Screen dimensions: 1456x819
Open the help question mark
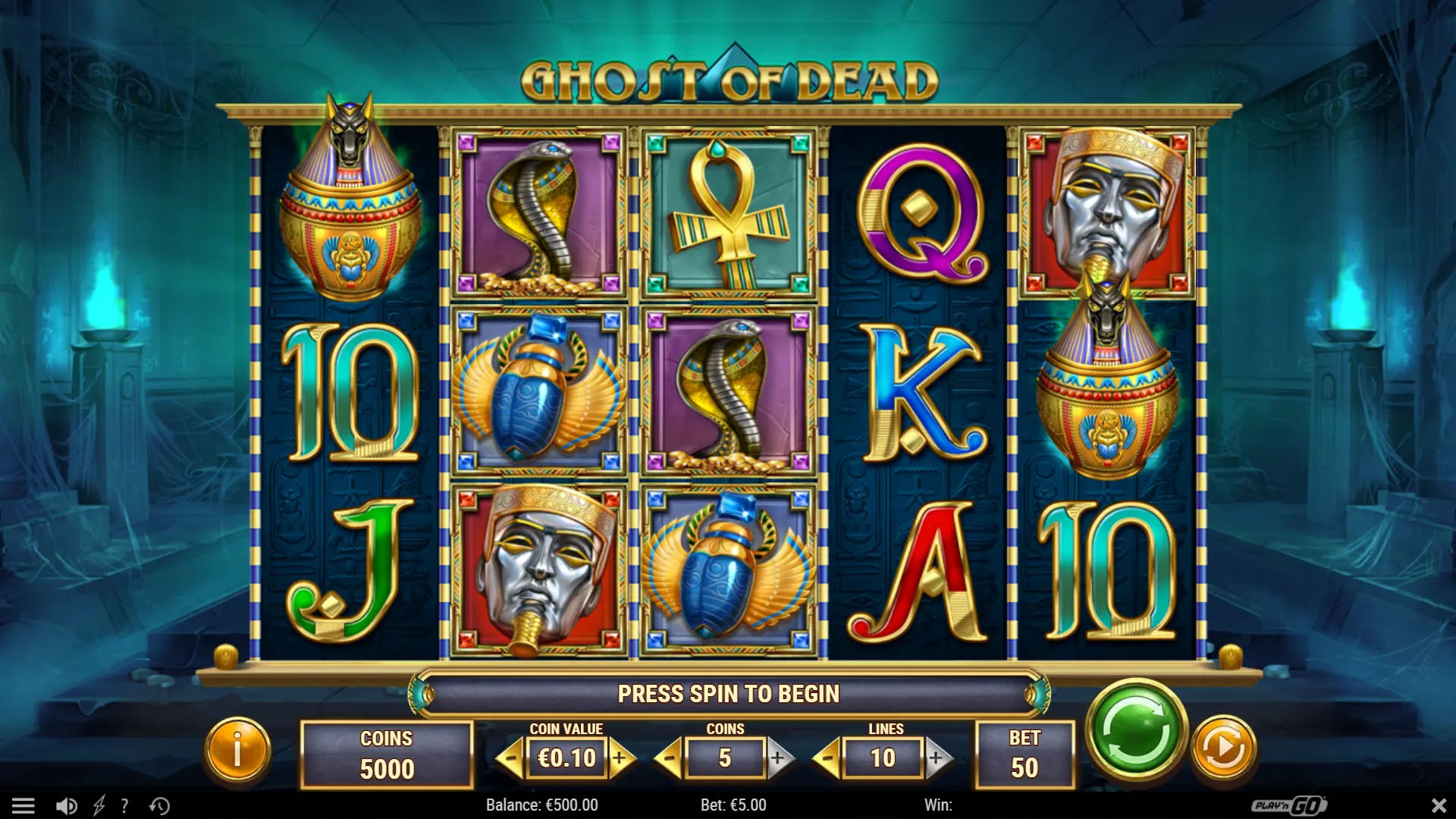[124, 805]
